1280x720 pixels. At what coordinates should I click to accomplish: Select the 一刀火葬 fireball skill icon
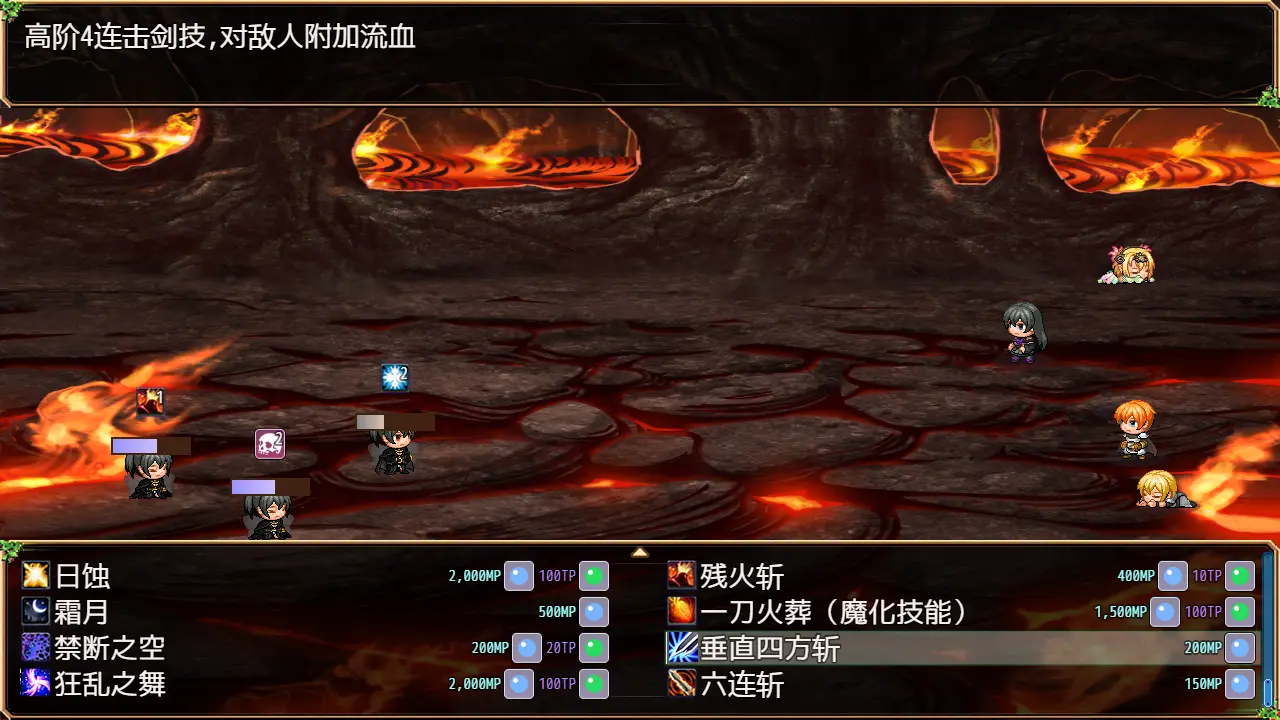coord(678,611)
